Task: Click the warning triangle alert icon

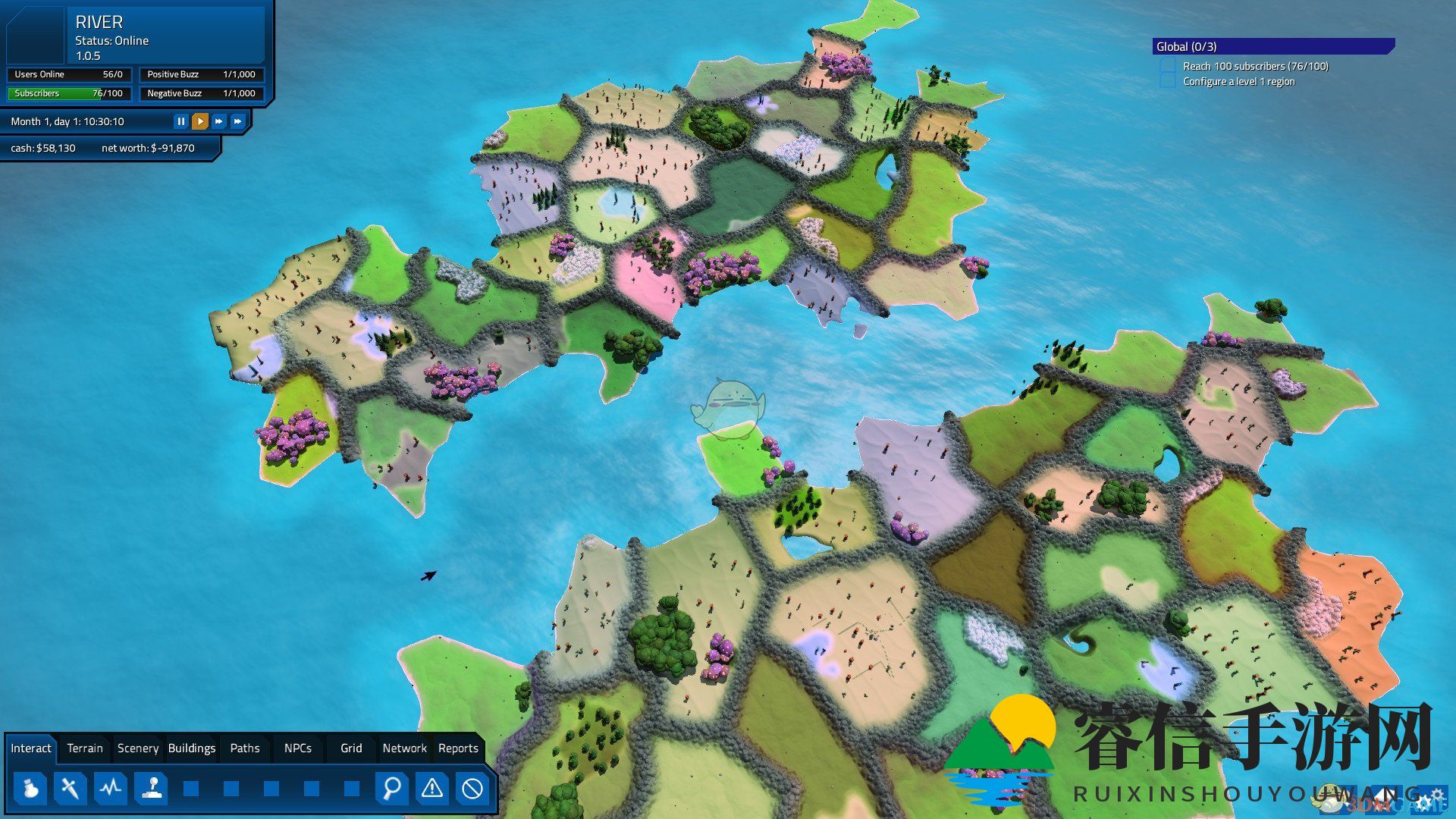Action: 431,789
